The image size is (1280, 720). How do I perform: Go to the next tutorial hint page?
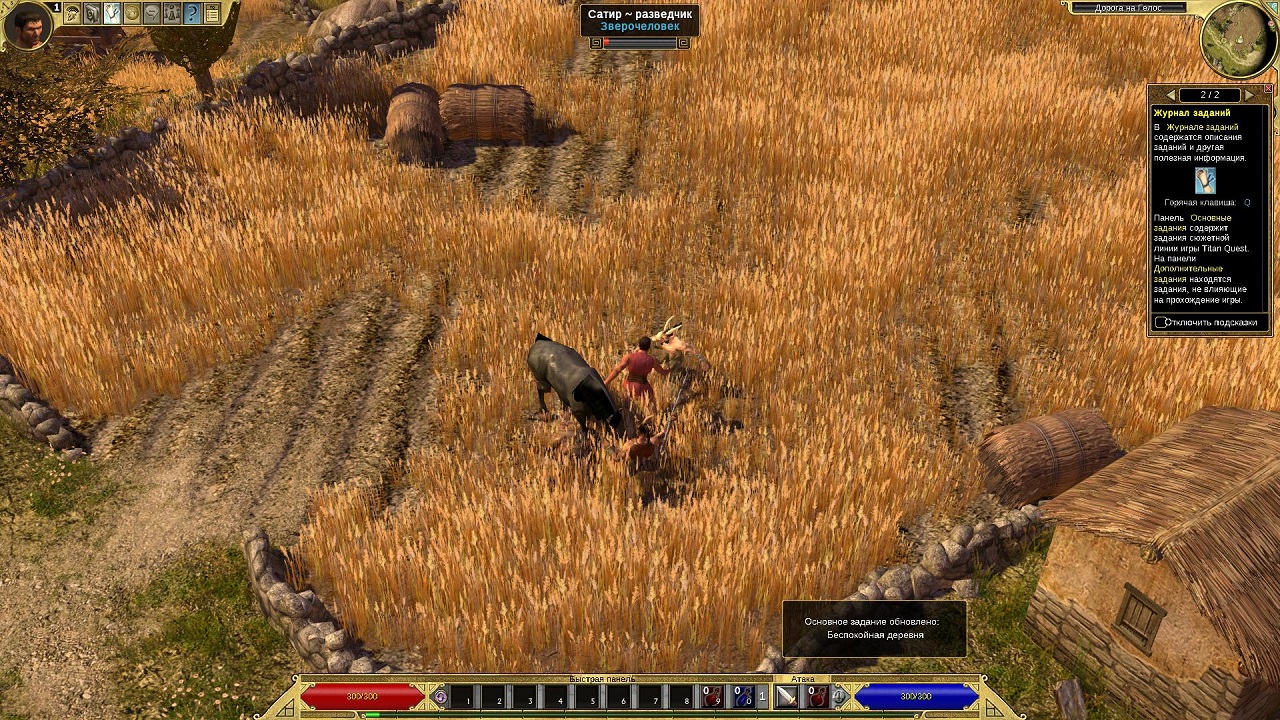click(1249, 95)
